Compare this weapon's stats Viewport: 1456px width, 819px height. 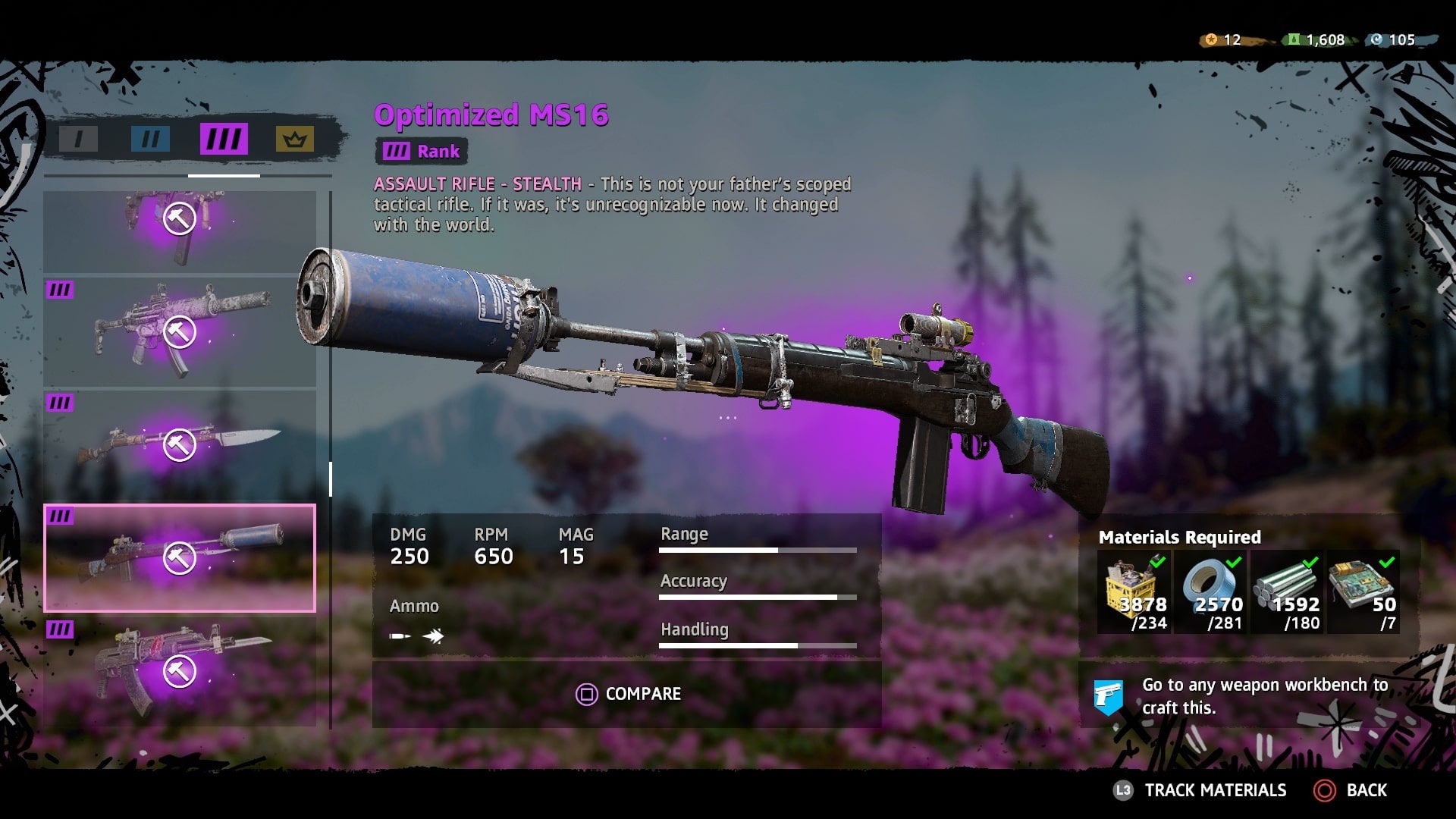point(628,694)
